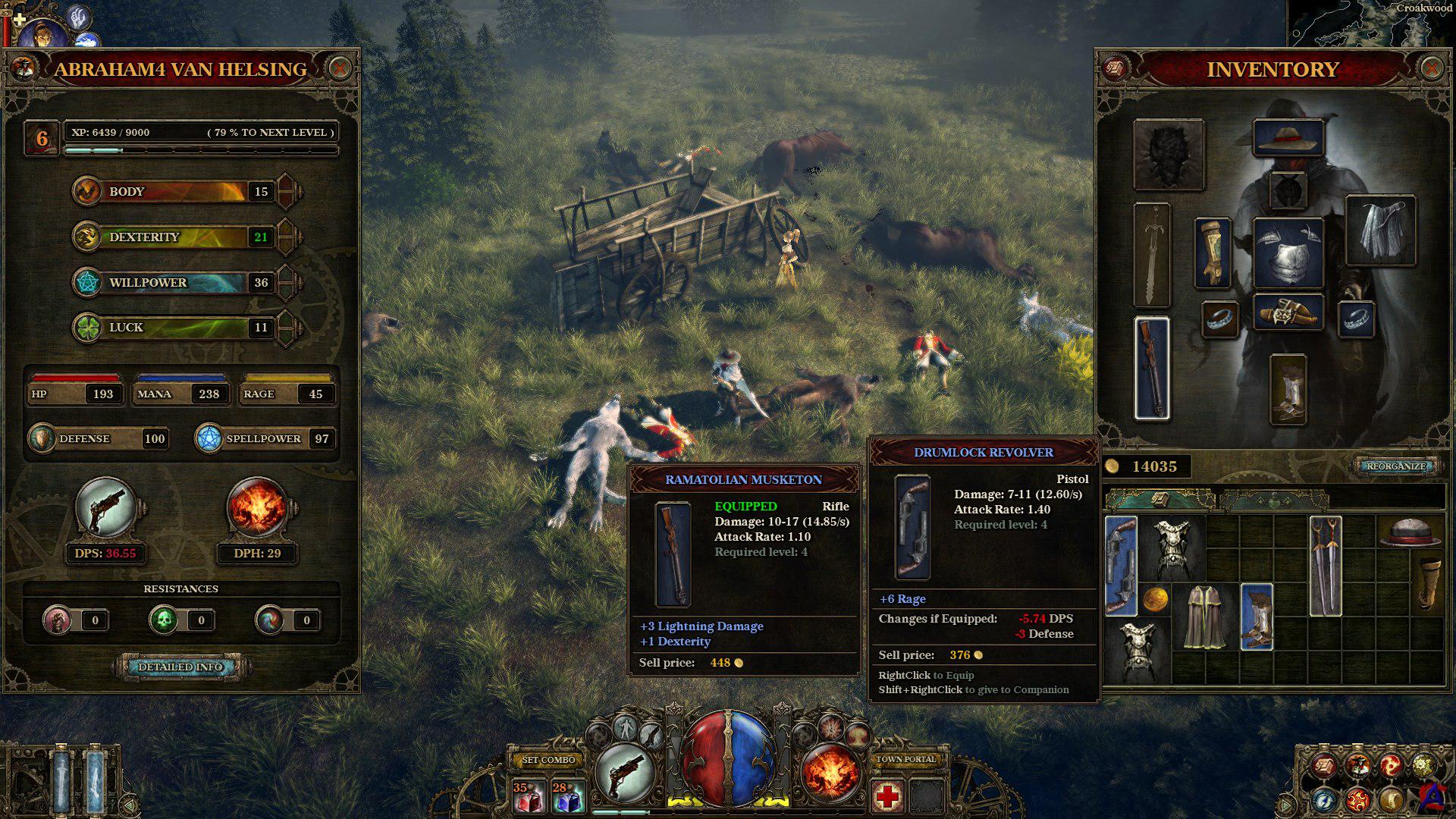This screenshot has height=819, width=1456.
Task: Select the Drumlock Revolver in the bag
Action: click(x=1121, y=565)
